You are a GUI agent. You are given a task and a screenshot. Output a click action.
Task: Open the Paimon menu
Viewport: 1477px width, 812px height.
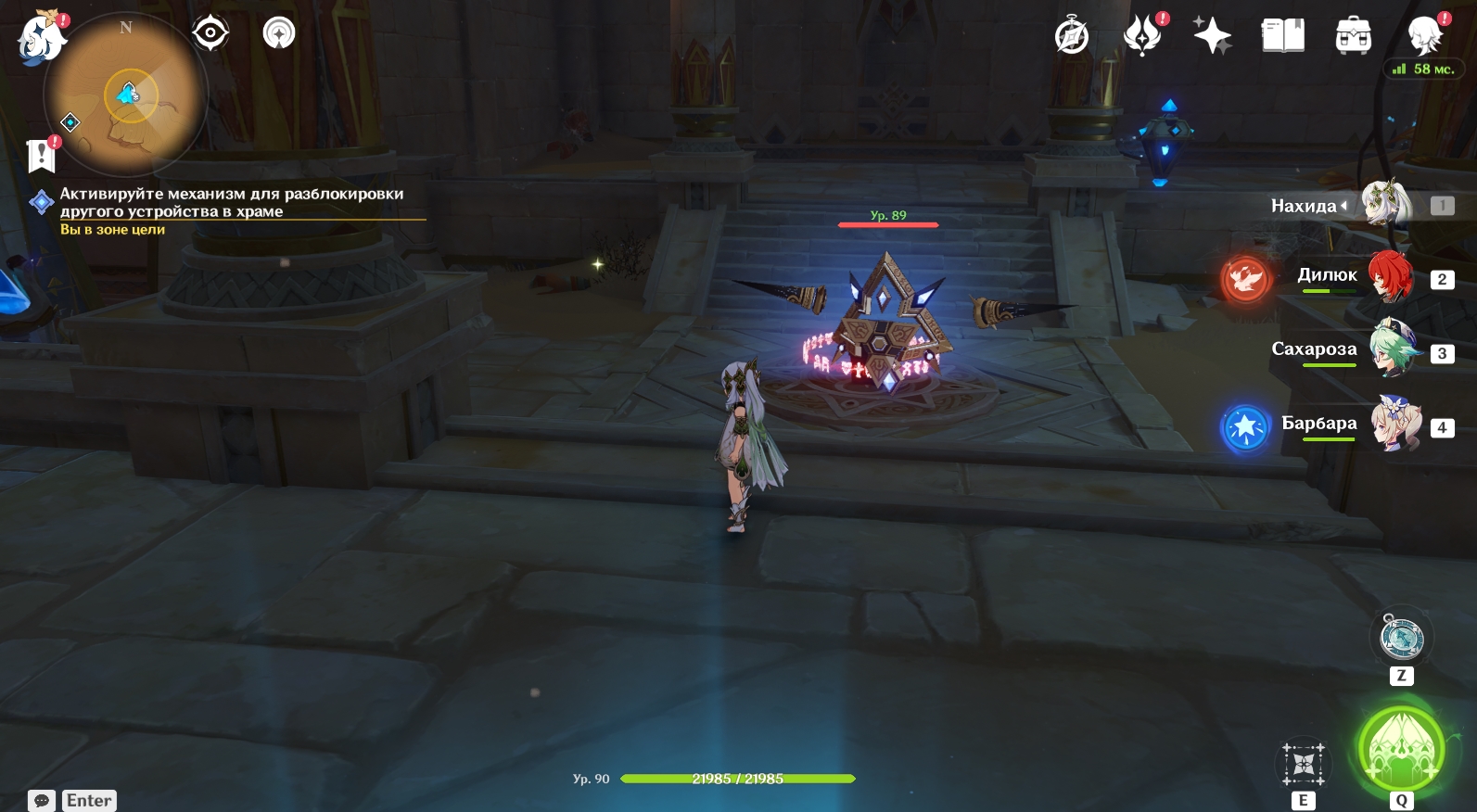(x=41, y=38)
